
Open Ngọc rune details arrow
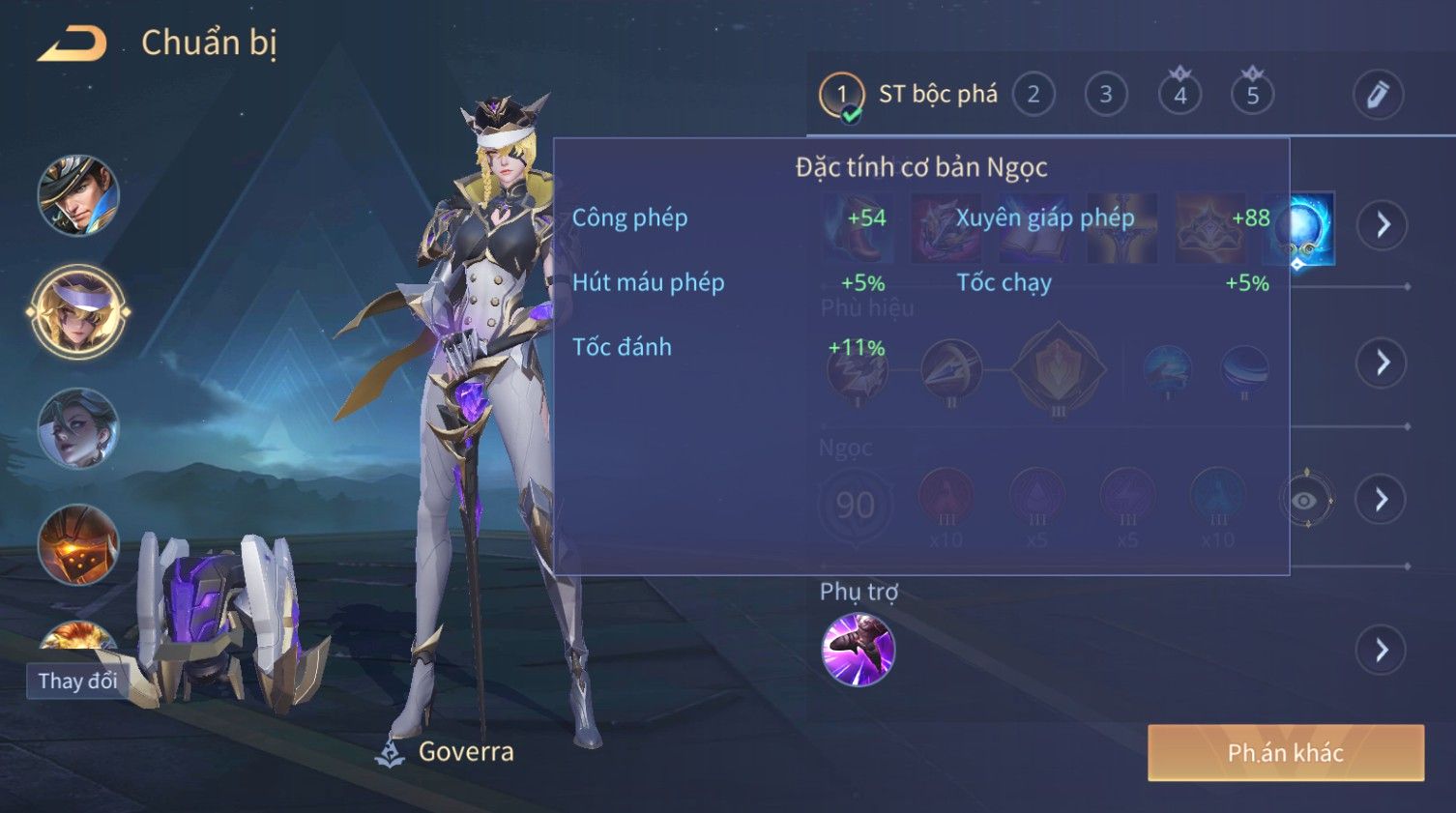(1381, 499)
